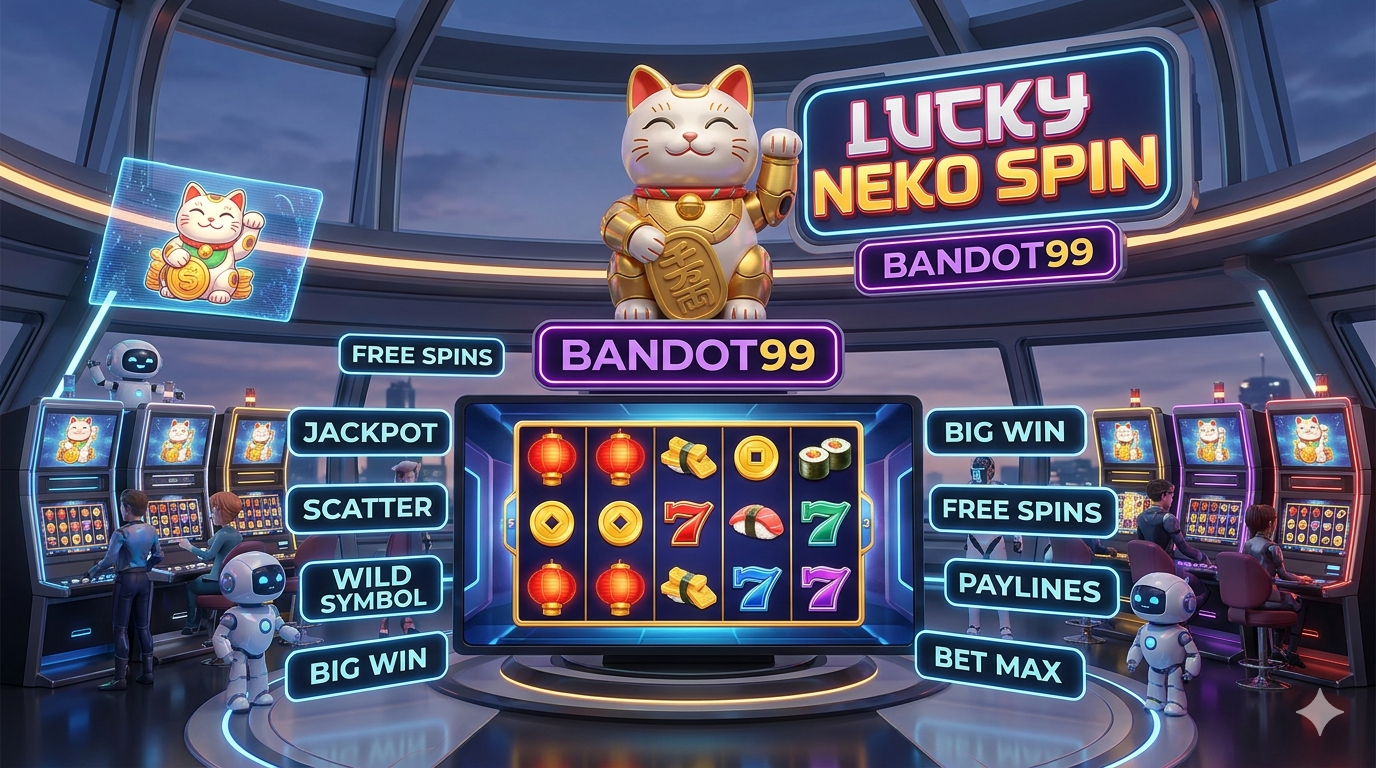The height and width of the screenshot is (768, 1376).
Task: Choose the SCATTER button
Action: [x=367, y=508]
